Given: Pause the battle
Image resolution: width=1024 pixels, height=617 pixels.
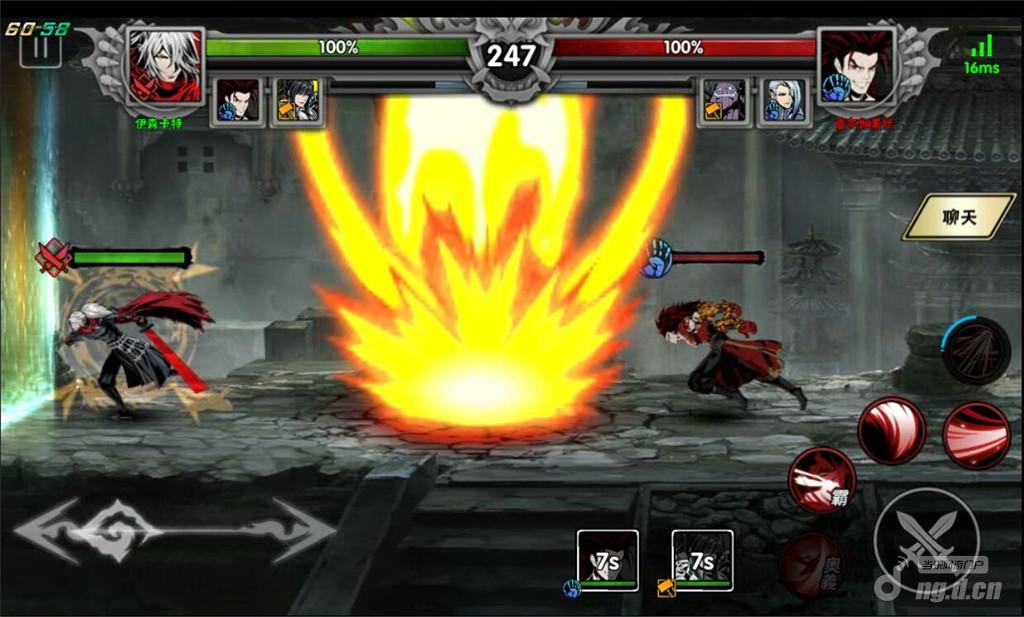Looking at the screenshot, I should 41,48.
